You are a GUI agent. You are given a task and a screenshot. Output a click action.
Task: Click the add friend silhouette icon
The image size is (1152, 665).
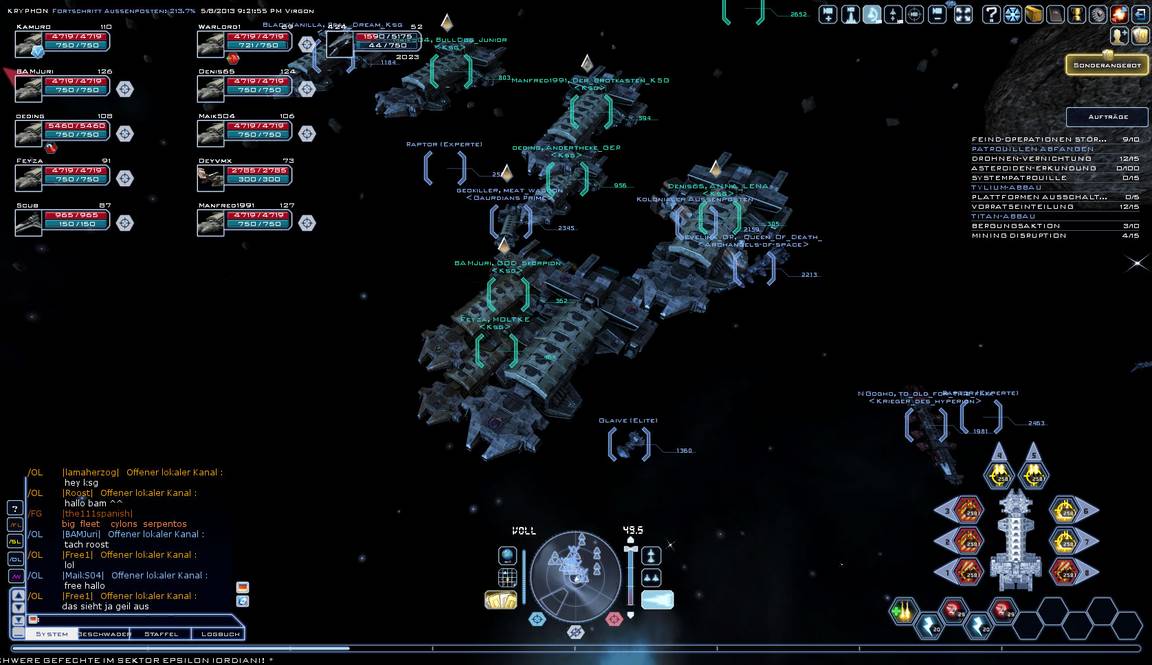[1119, 35]
